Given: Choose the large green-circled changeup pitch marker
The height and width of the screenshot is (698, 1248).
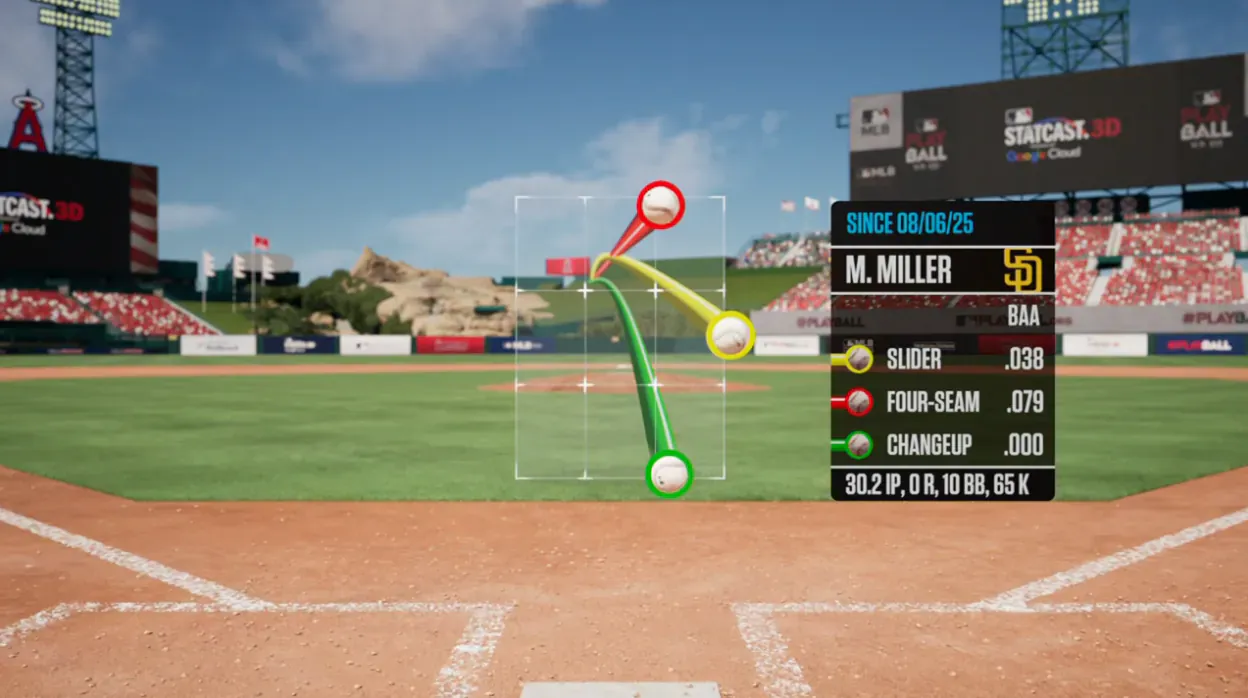Looking at the screenshot, I should (x=669, y=473).
